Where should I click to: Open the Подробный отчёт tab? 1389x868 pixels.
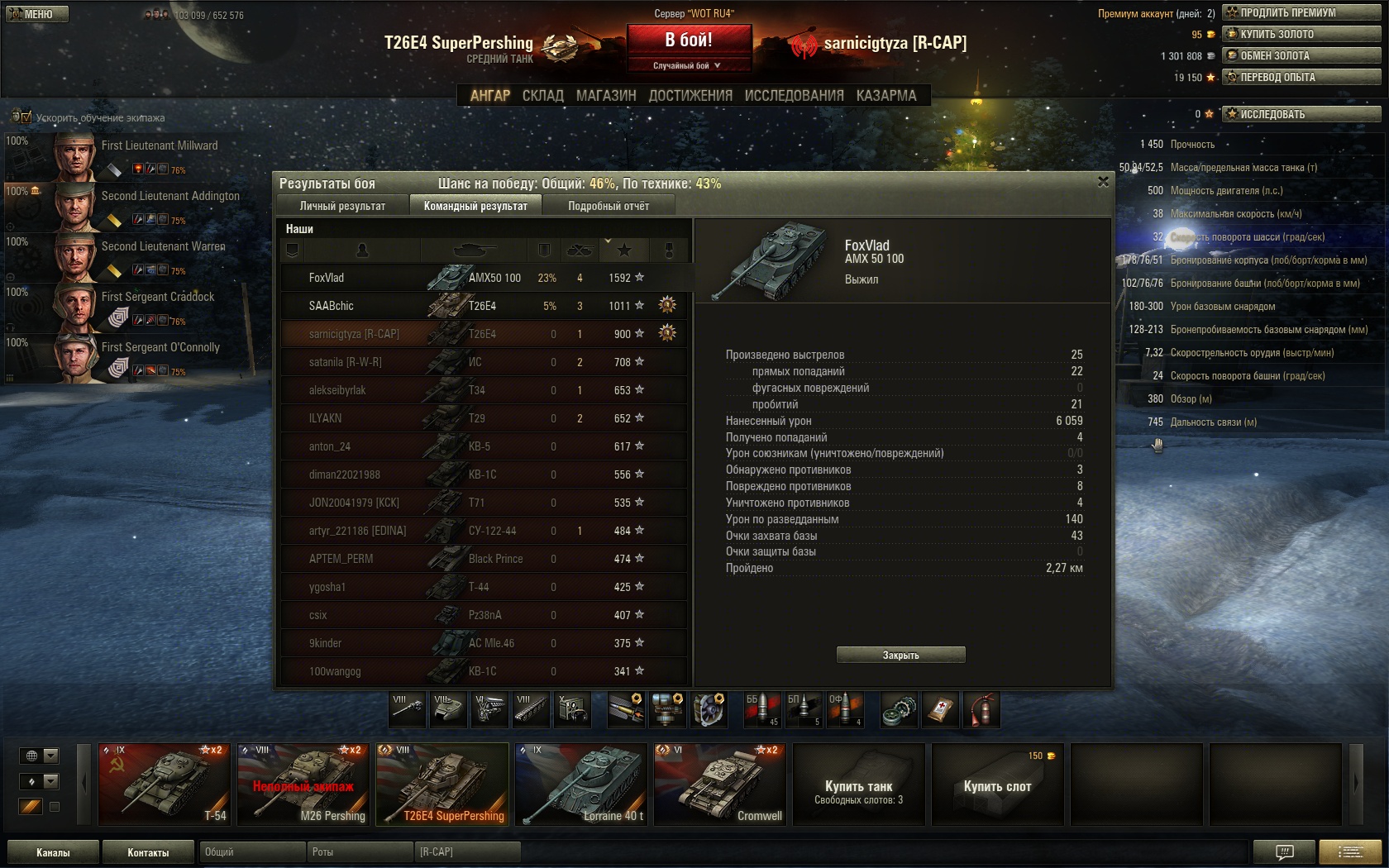[x=609, y=206]
